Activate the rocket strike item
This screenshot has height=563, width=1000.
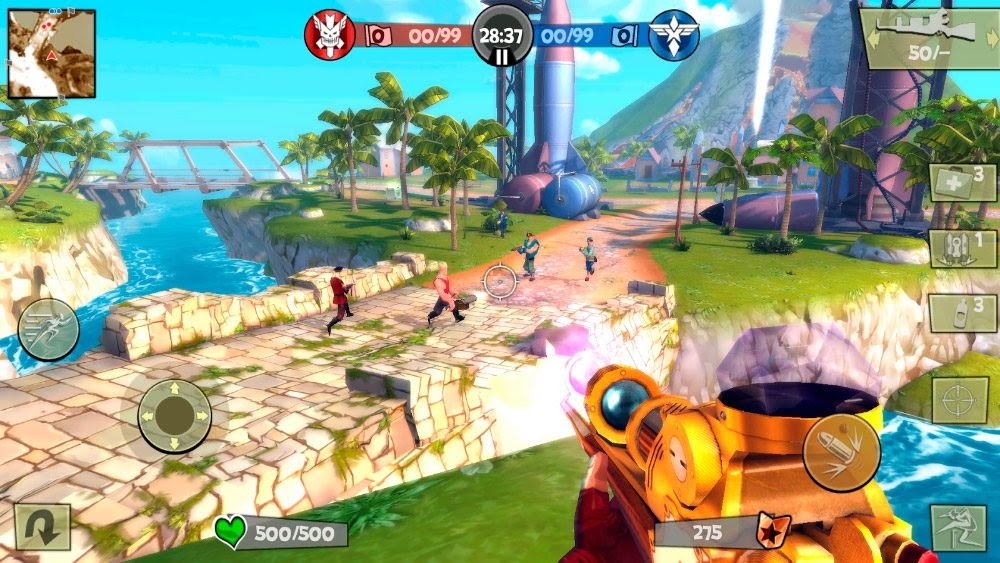tap(962, 248)
